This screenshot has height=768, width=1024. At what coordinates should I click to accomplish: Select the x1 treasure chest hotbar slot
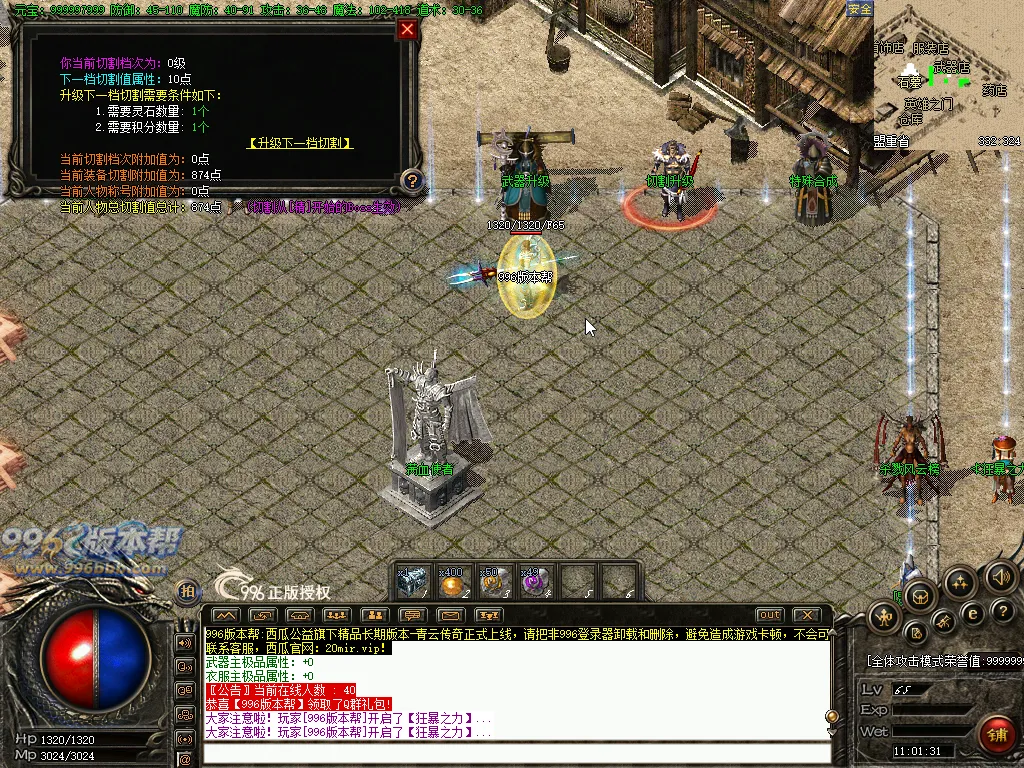coord(411,582)
